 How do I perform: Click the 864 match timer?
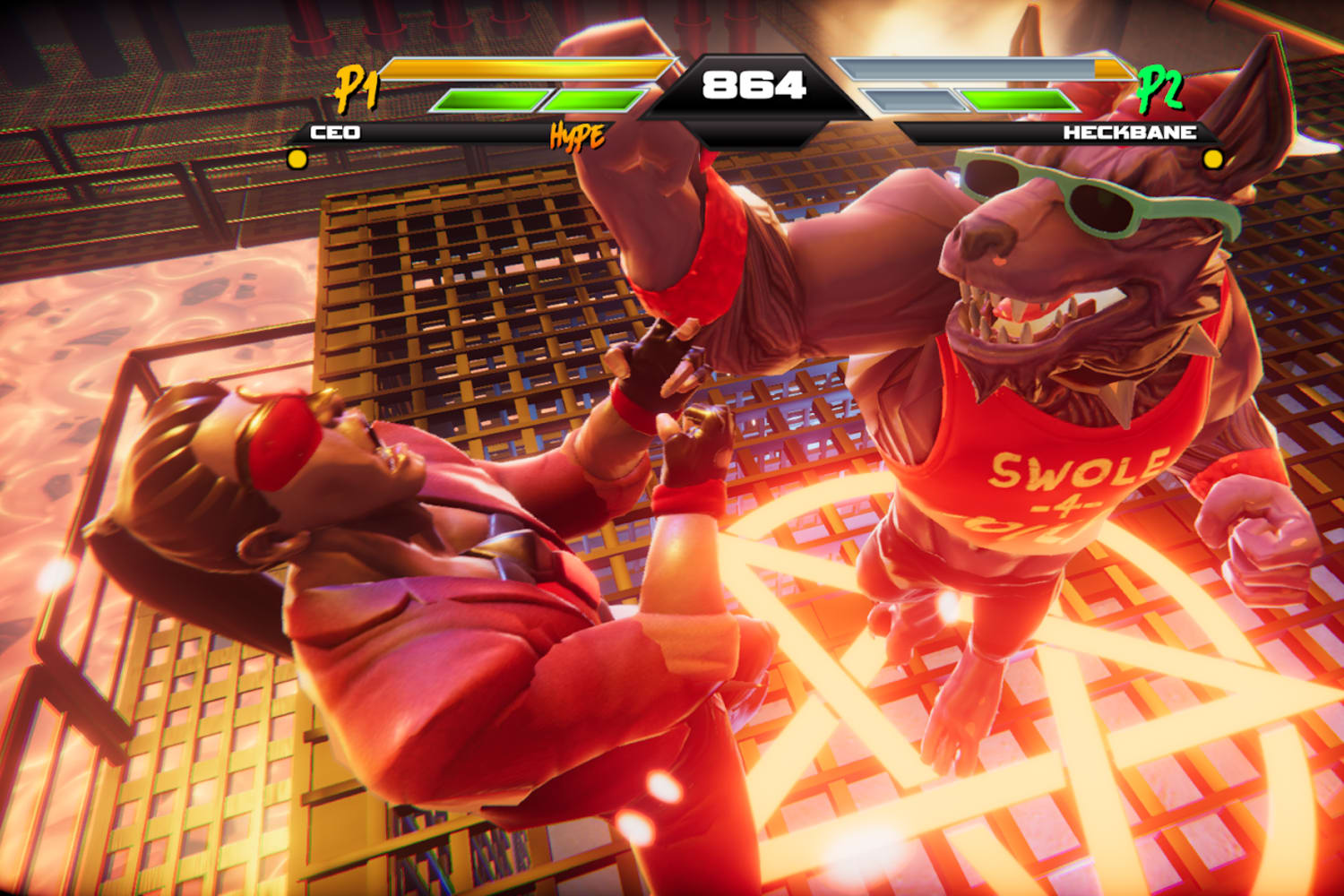click(757, 82)
